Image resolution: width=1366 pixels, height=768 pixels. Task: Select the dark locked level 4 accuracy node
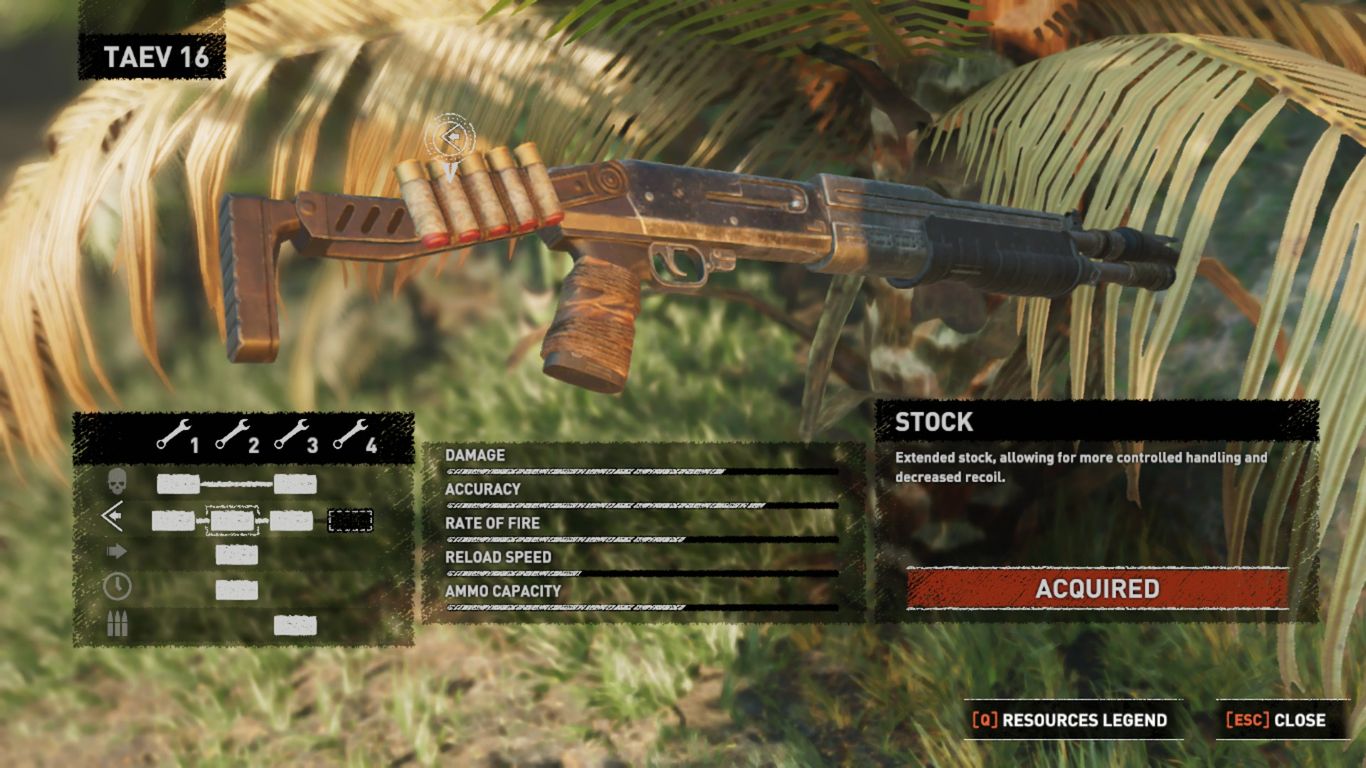tap(350, 520)
